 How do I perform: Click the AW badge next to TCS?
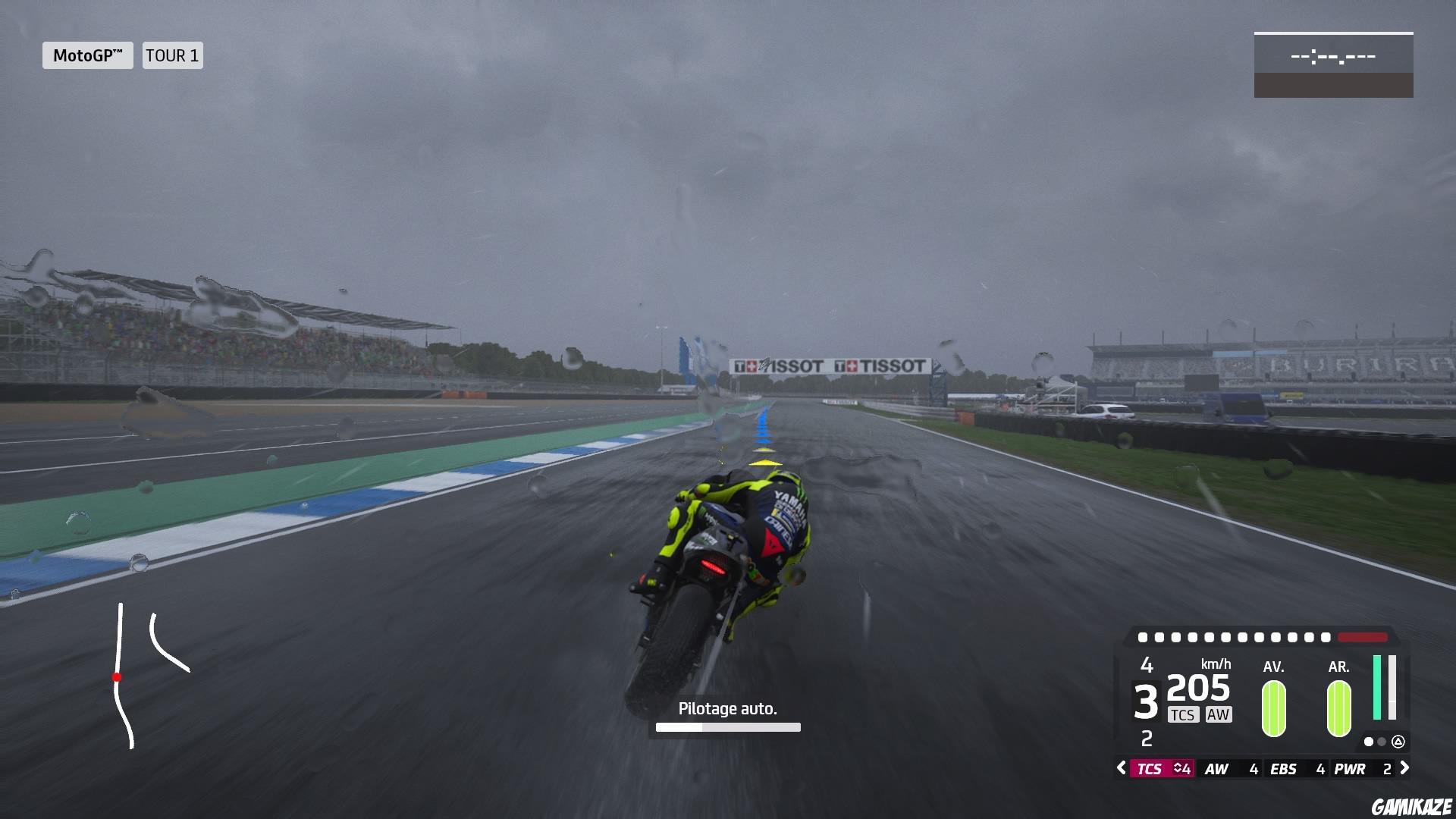pos(1219,714)
